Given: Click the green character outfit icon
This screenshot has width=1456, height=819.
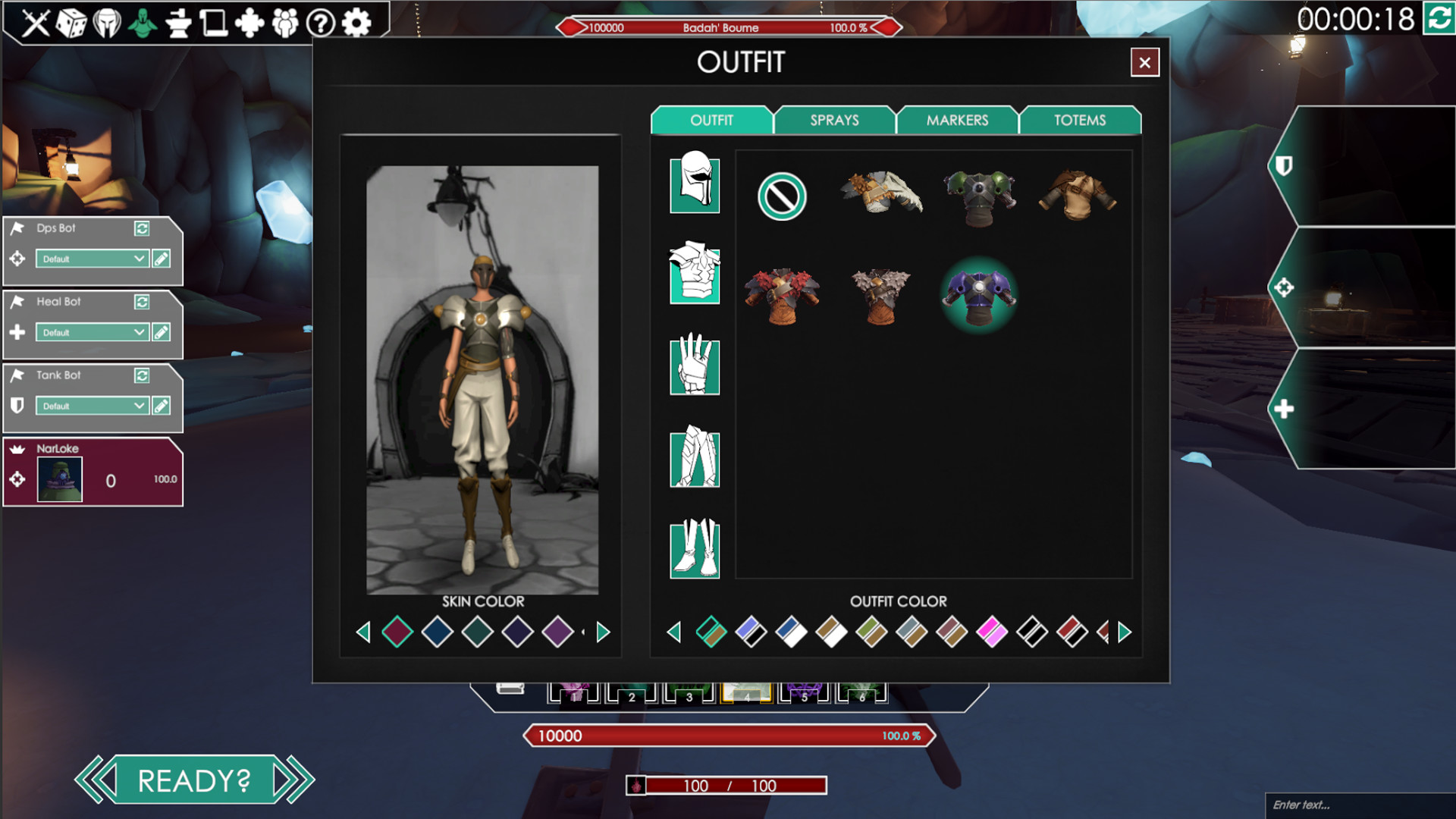Looking at the screenshot, I should coord(143,23).
